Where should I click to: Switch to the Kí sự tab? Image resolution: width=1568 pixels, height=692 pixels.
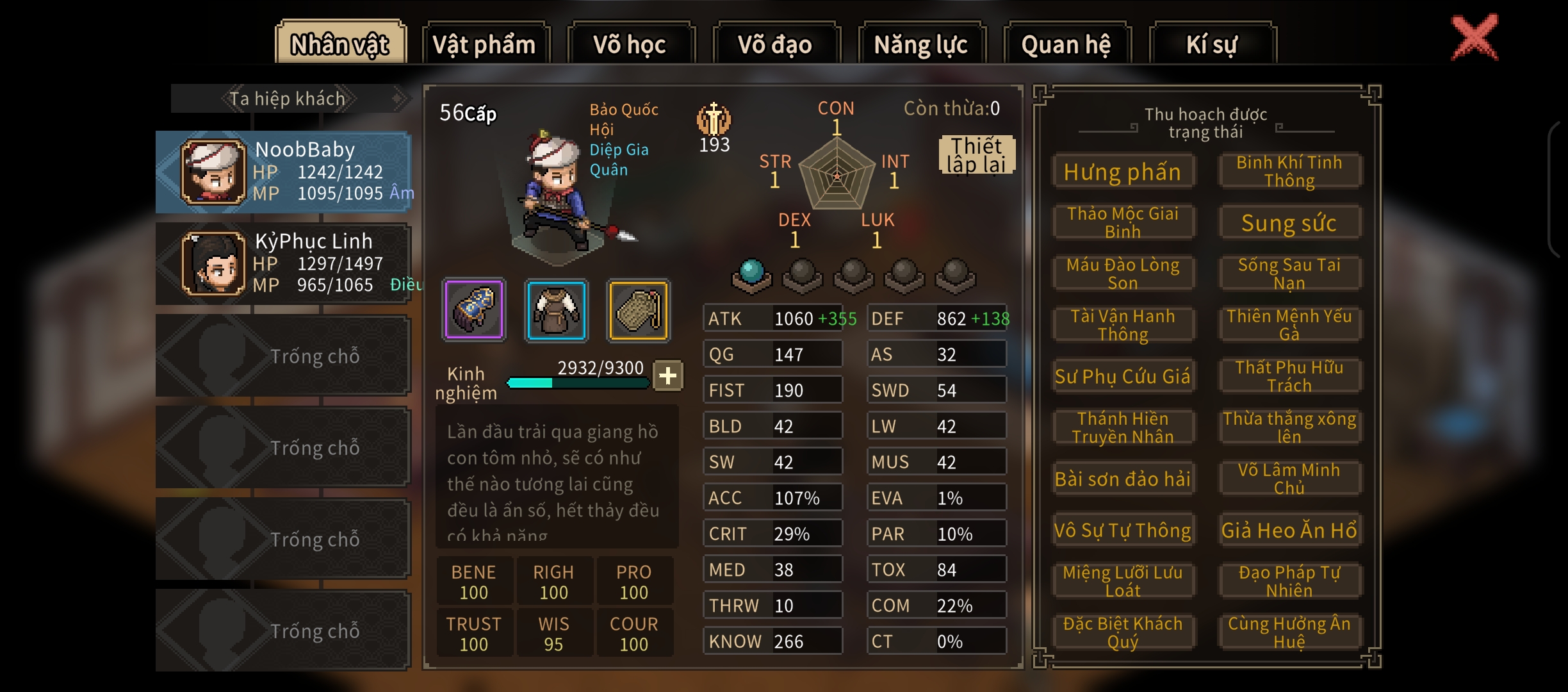1212,44
